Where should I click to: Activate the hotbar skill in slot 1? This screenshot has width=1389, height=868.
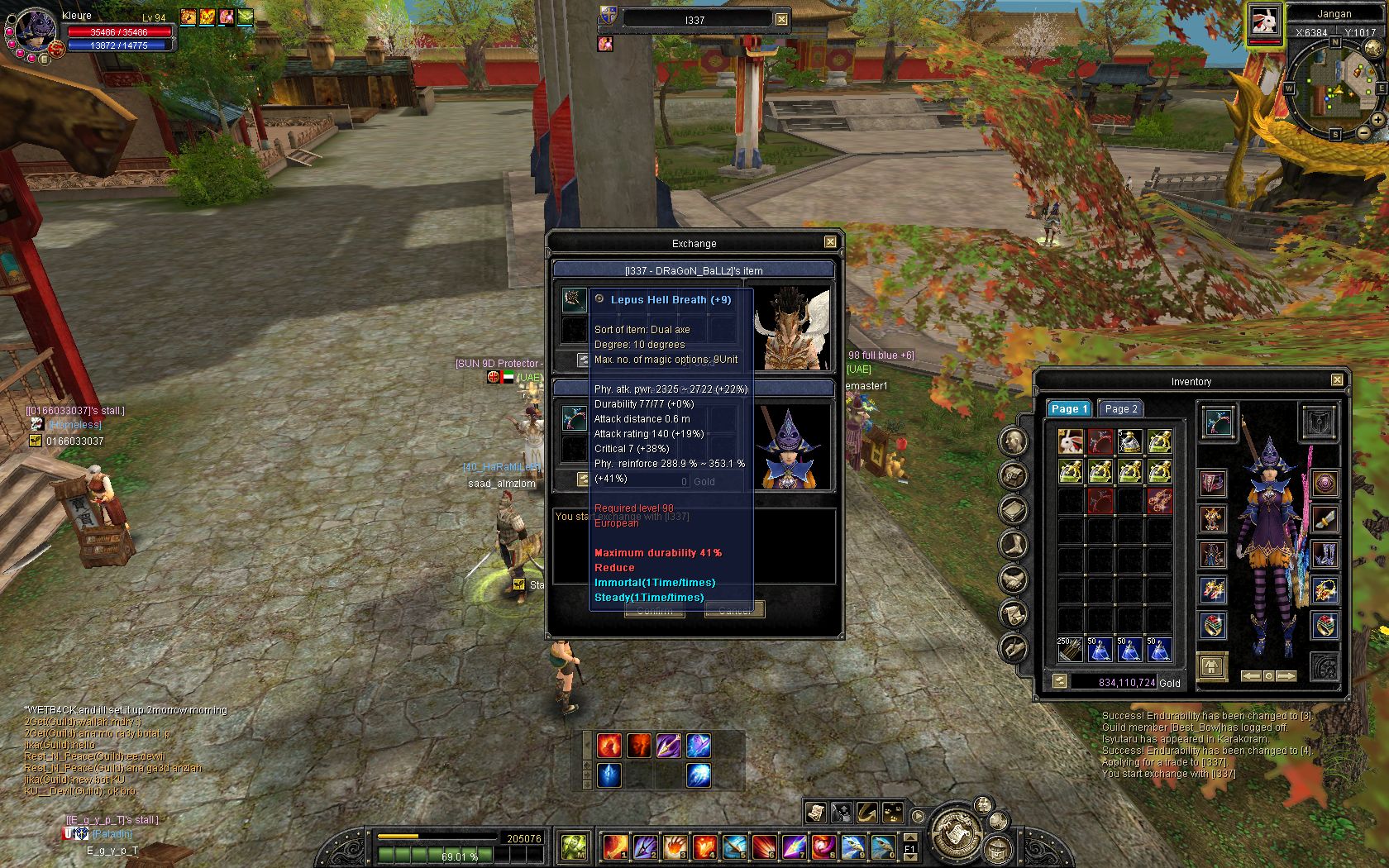tap(616, 847)
